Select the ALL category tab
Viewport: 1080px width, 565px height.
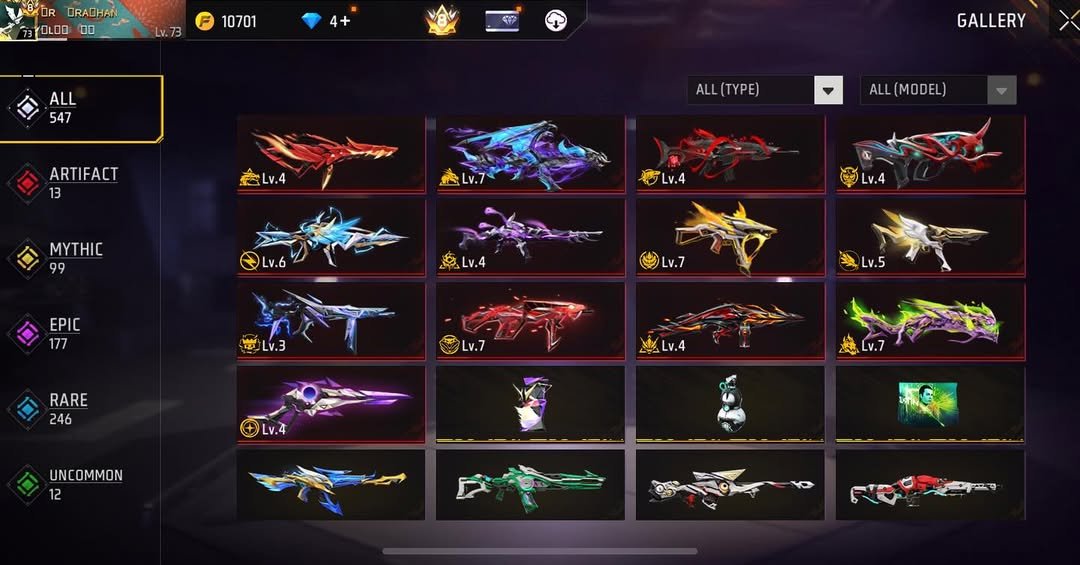pyautogui.click(x=82, y=108)
